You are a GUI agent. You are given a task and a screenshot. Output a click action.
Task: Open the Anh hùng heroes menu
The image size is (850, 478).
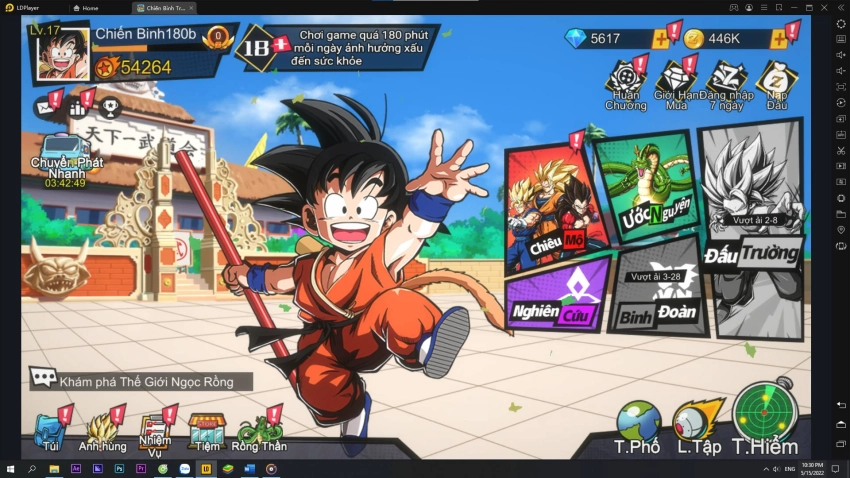103,430
